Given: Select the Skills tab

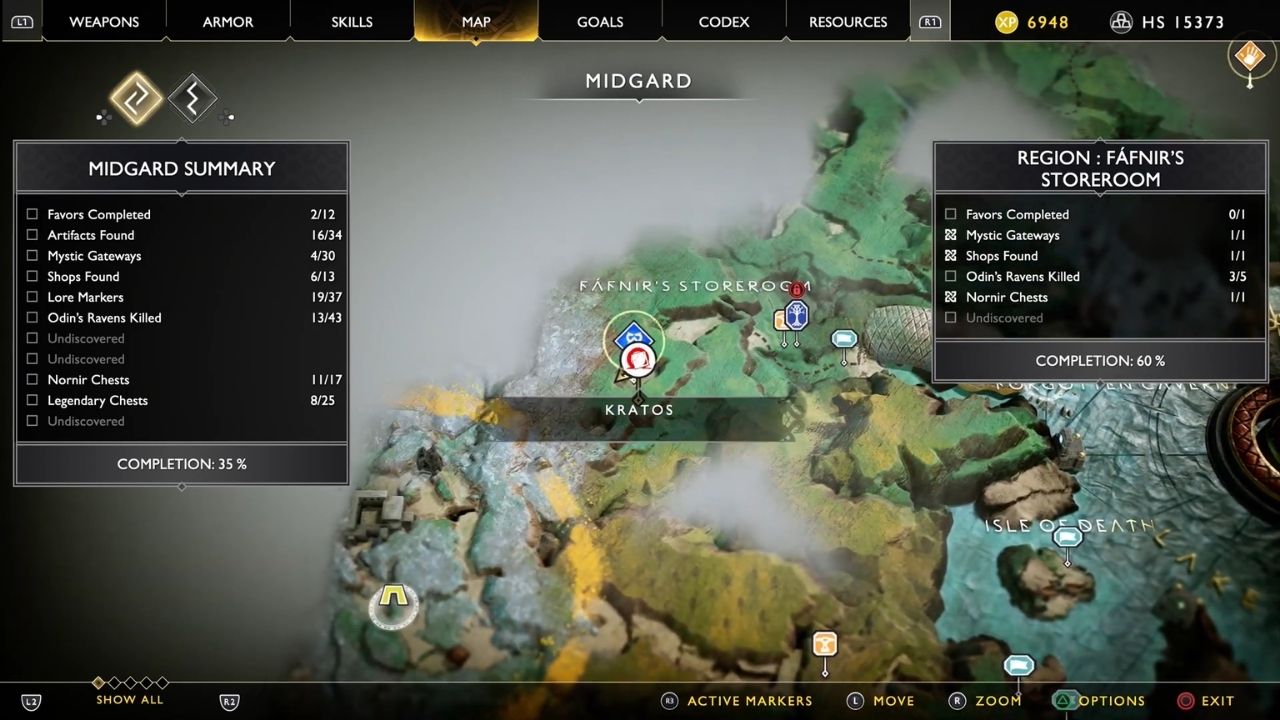Looking at the screenshot, I should tap(352, 21).
